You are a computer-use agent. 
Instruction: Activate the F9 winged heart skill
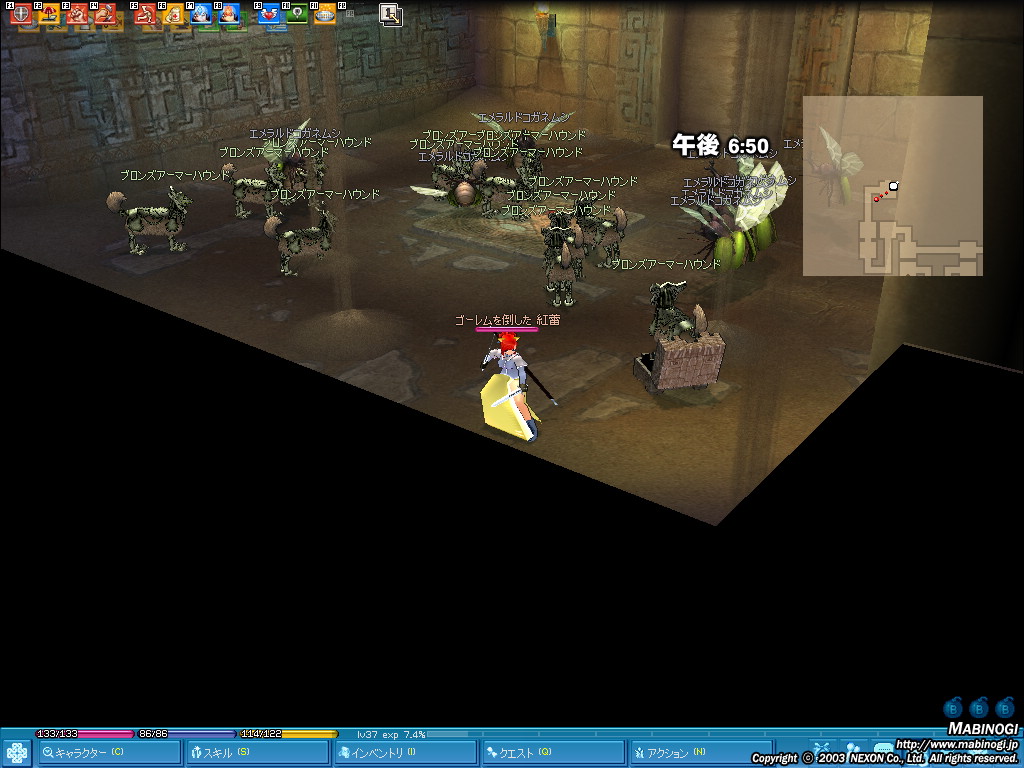click(x=269, y=14)
